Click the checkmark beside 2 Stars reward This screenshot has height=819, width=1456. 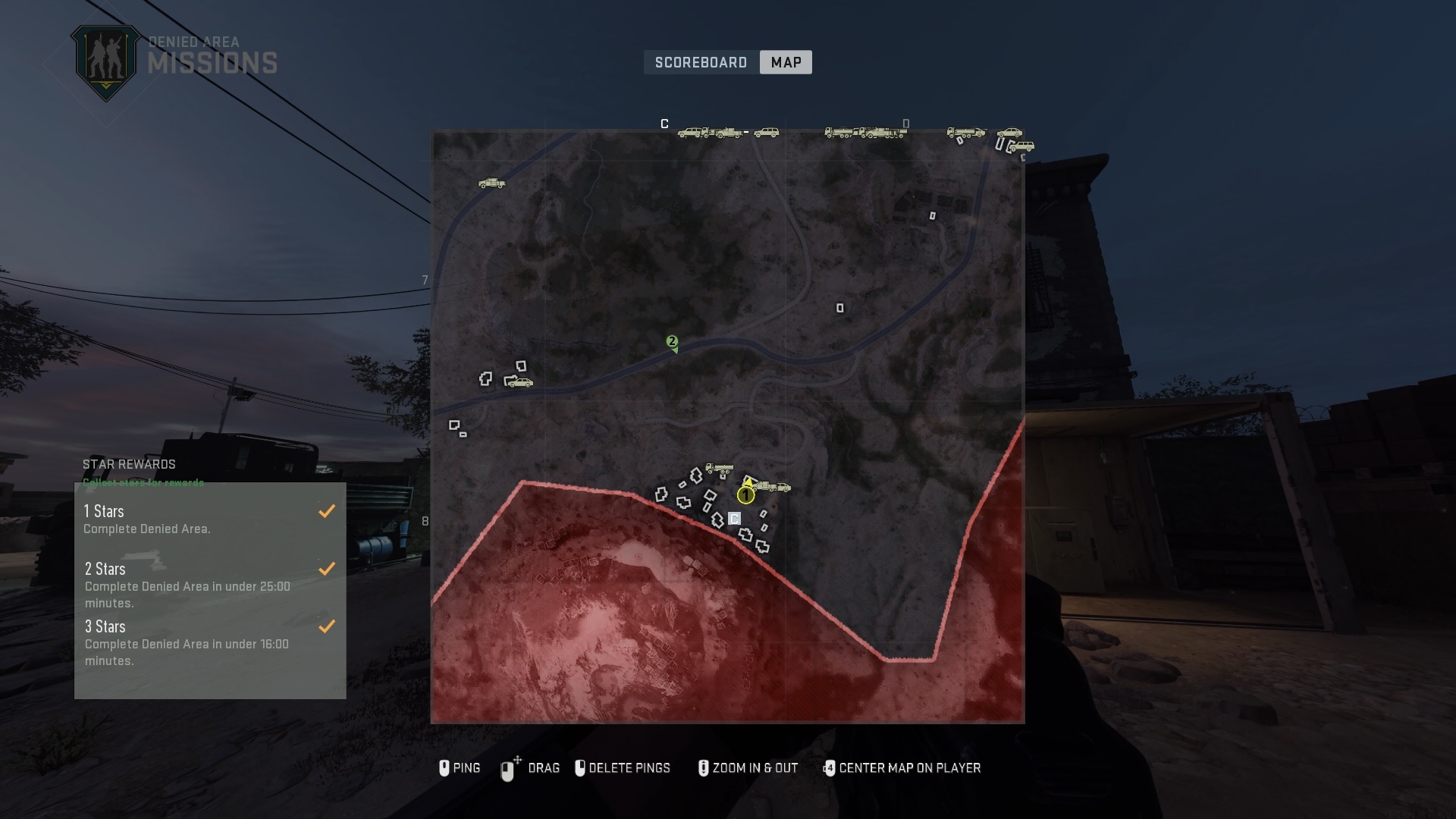327,568
